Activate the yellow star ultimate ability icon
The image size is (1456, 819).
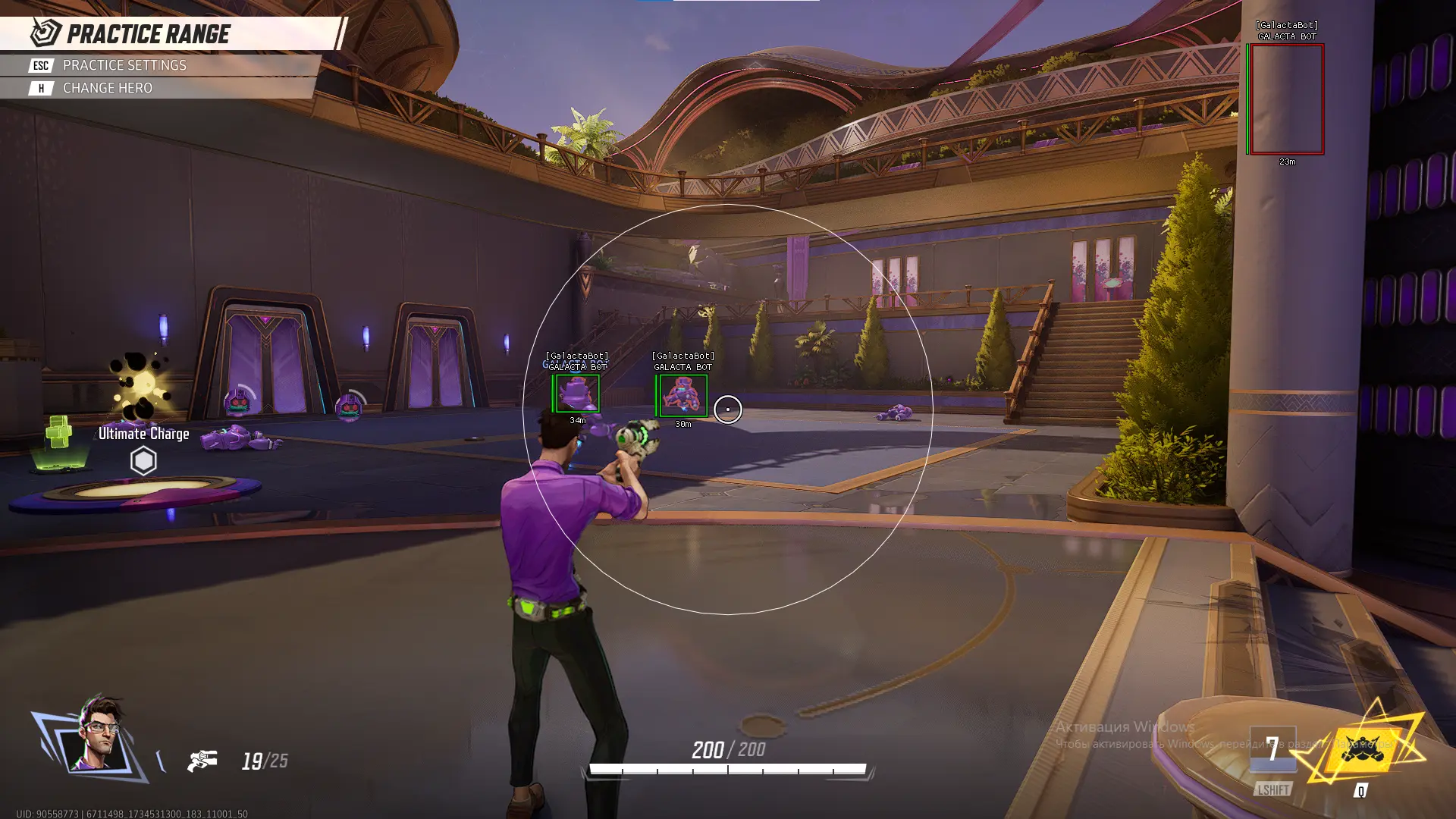(1363, 748)
